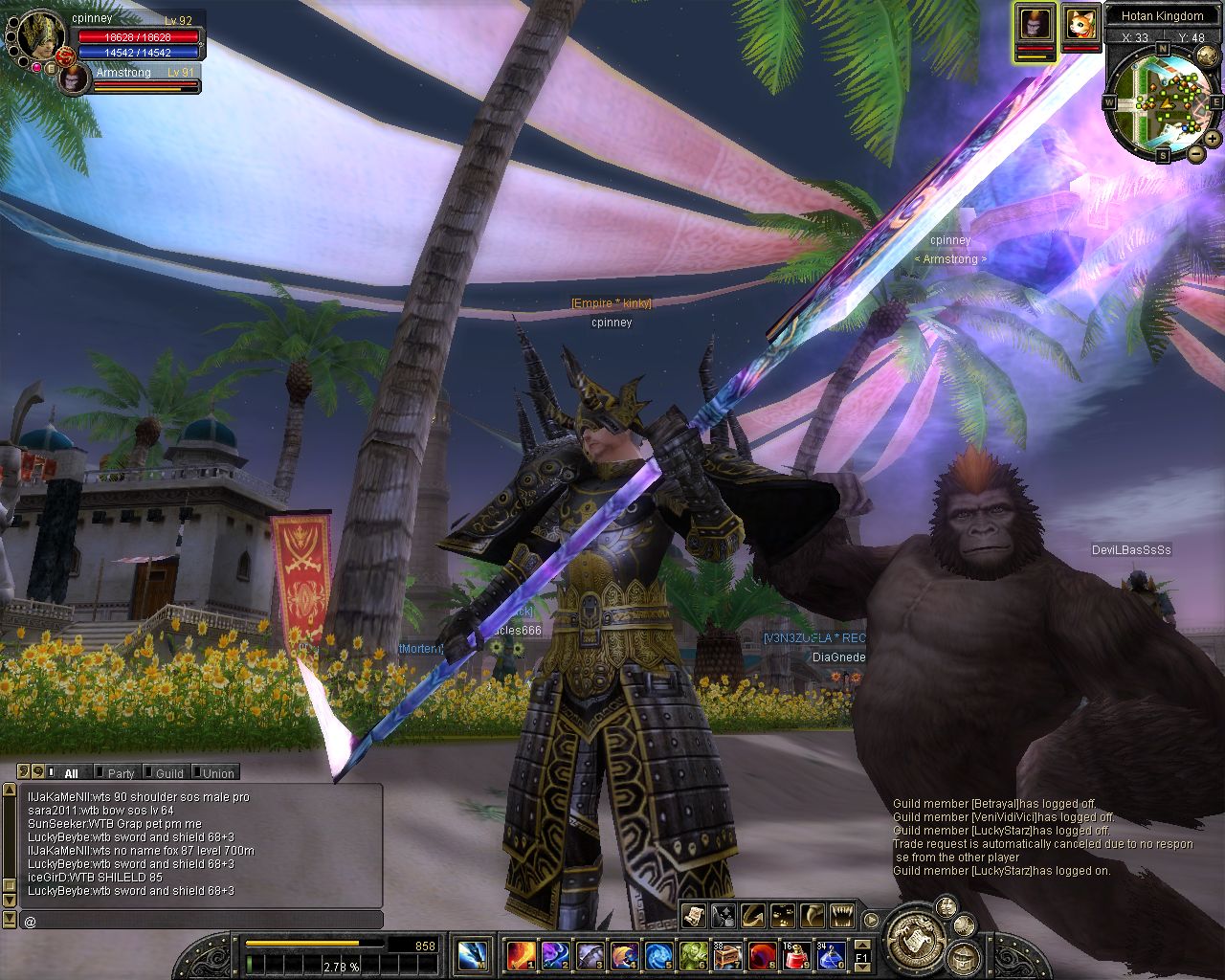Select the Union chat tab
This screenshot has width=1225, height=980.
[217, 773]
